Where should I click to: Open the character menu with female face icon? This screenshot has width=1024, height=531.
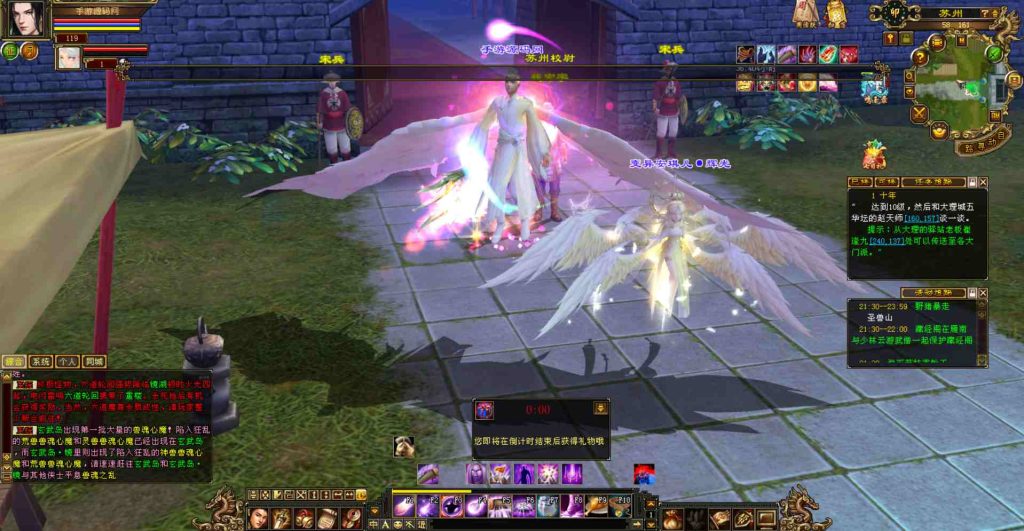[259, 517]
